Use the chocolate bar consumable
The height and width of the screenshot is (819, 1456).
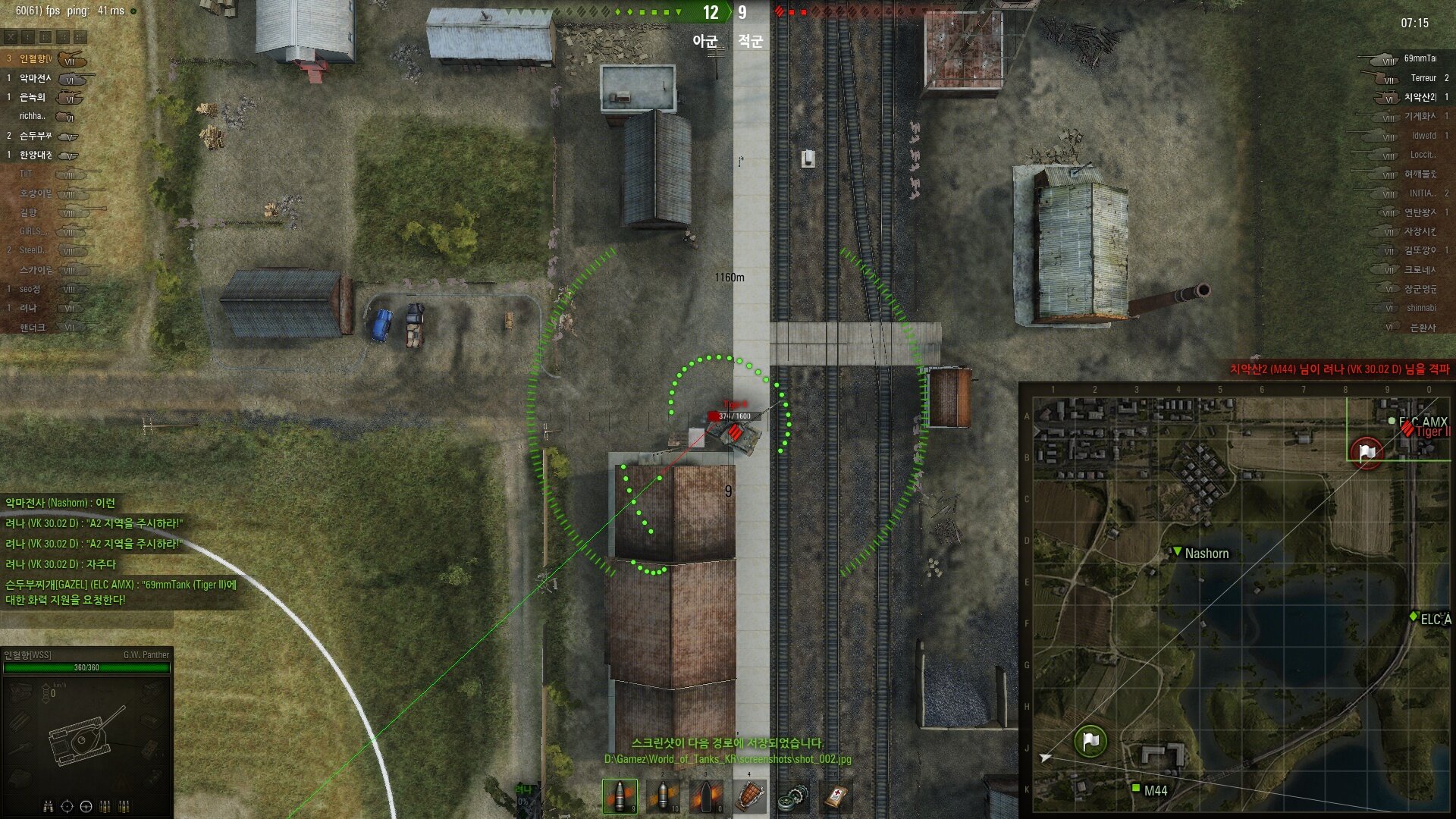[x=749, y=796]
